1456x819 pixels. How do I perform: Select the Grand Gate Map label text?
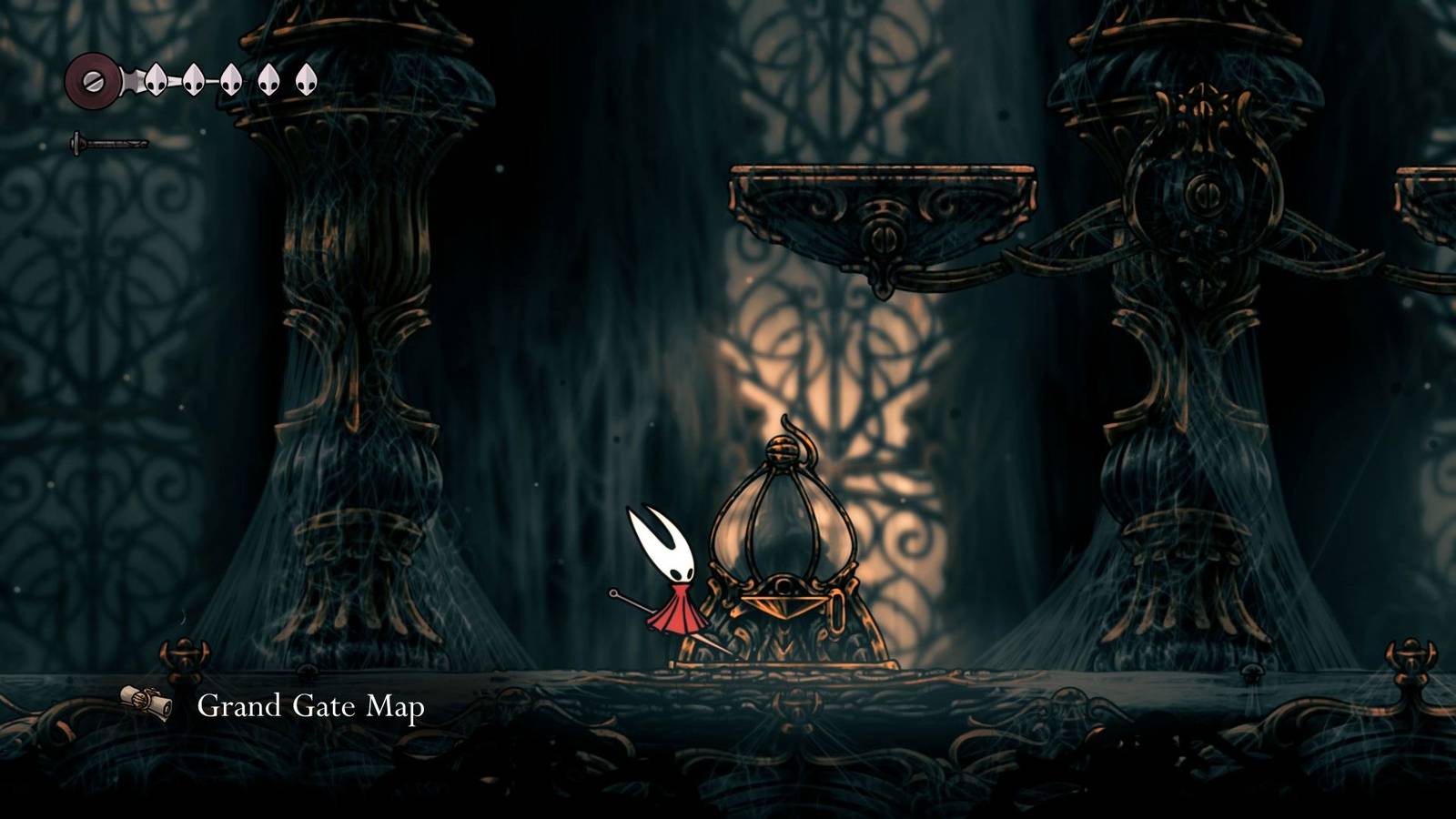coord(309,705)
